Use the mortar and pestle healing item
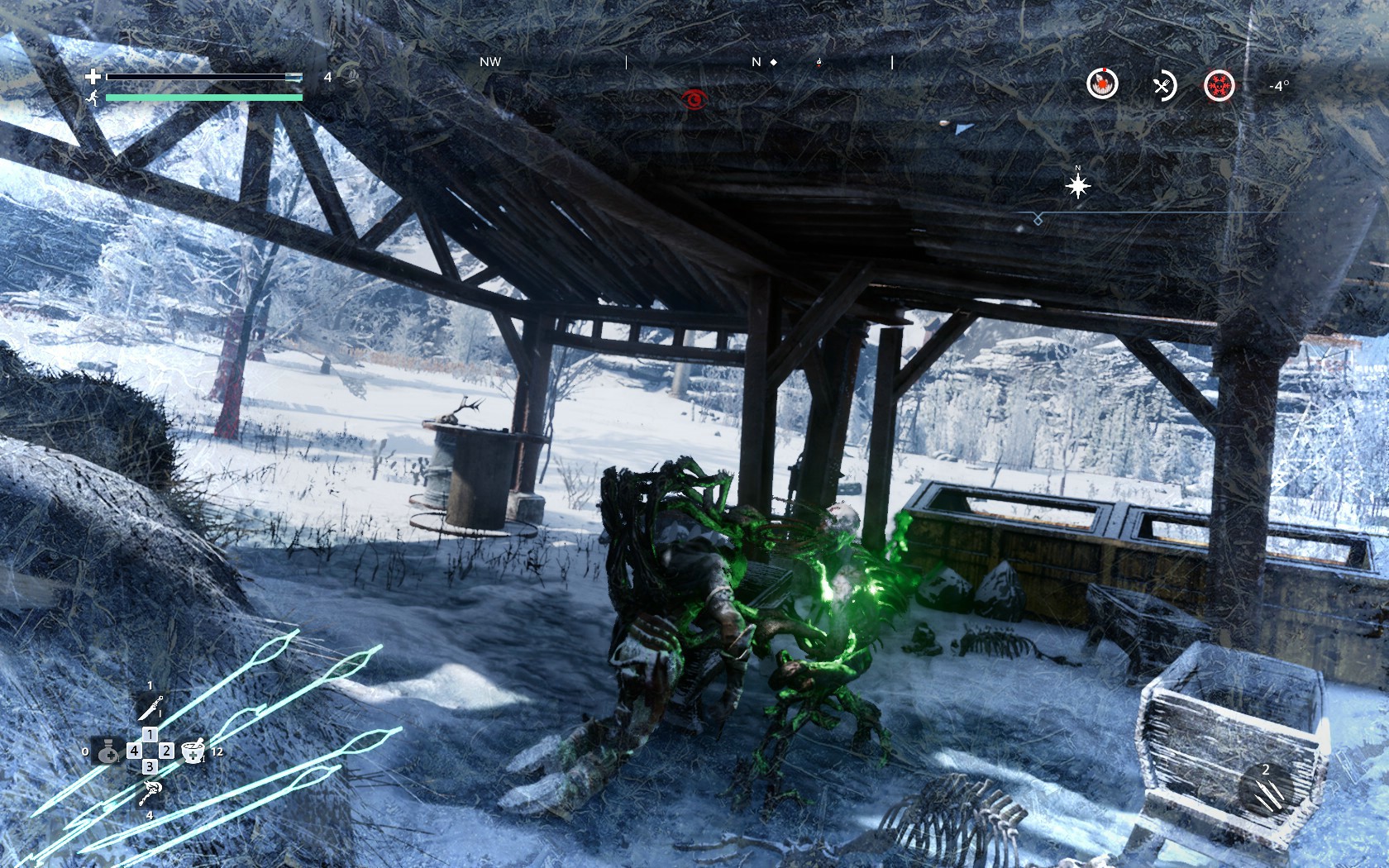Image resolution: width=1389 pixels, height=868 pixels. pos(193,751)
